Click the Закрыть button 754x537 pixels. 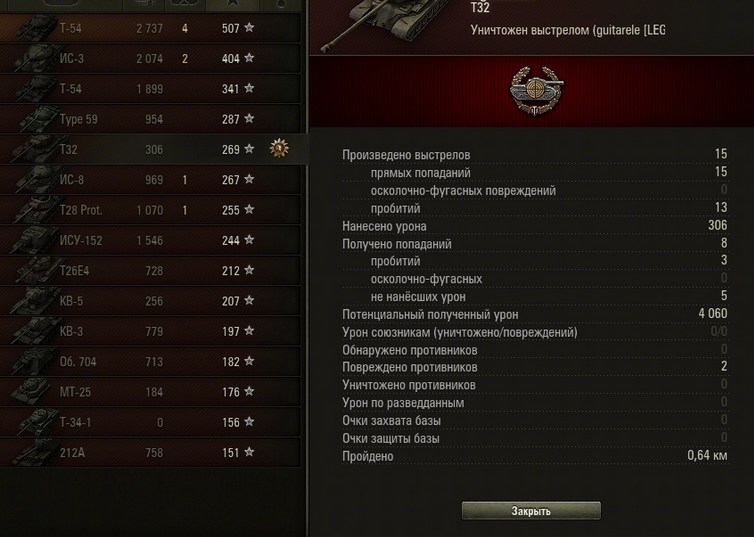pos(531,511)
